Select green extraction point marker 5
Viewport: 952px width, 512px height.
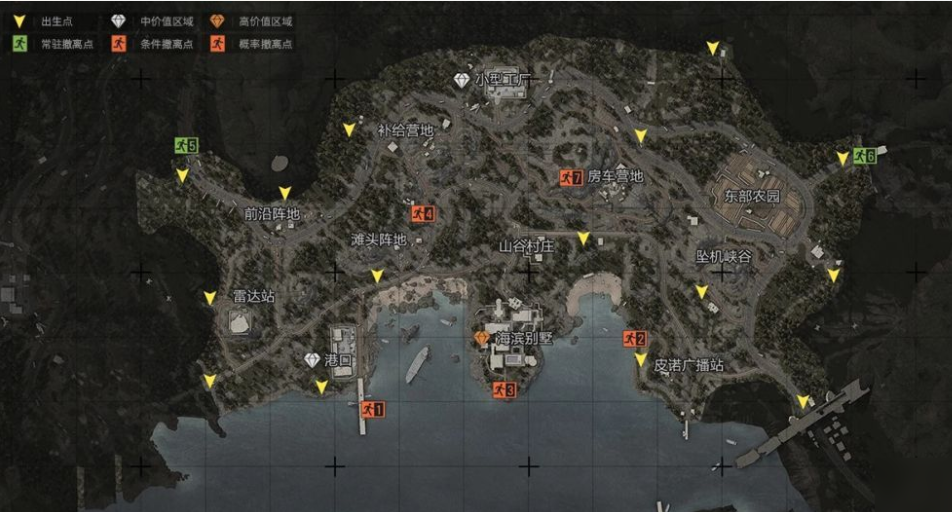pos(185,146)
